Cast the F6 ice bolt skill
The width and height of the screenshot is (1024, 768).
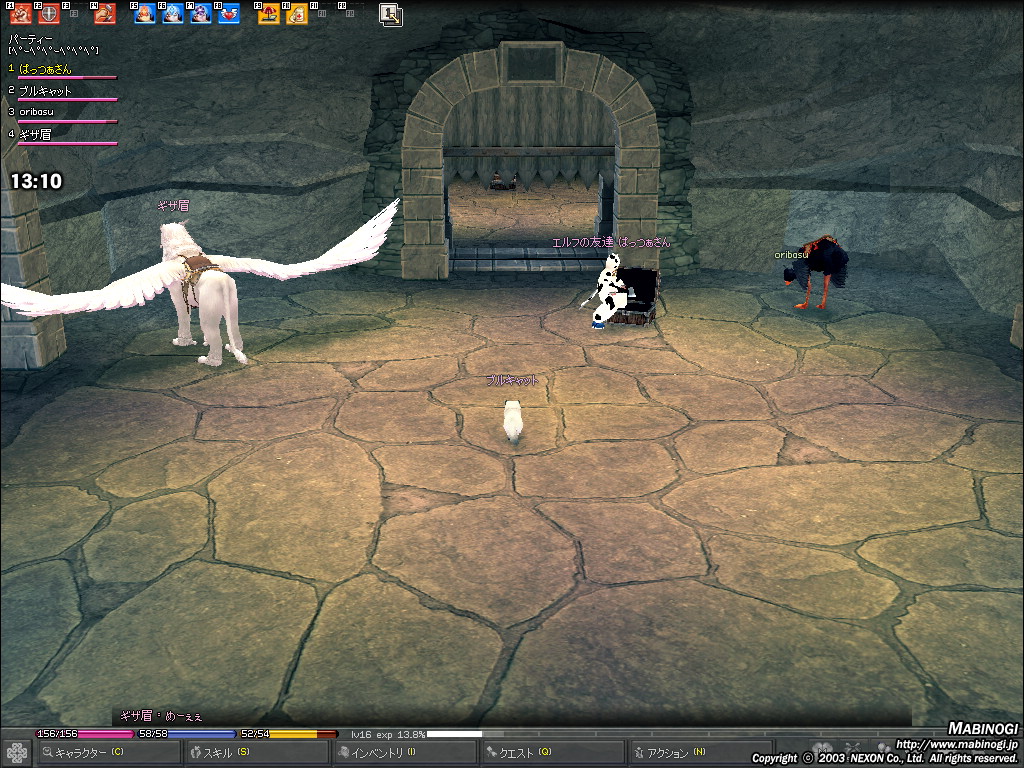click(173, 14)
